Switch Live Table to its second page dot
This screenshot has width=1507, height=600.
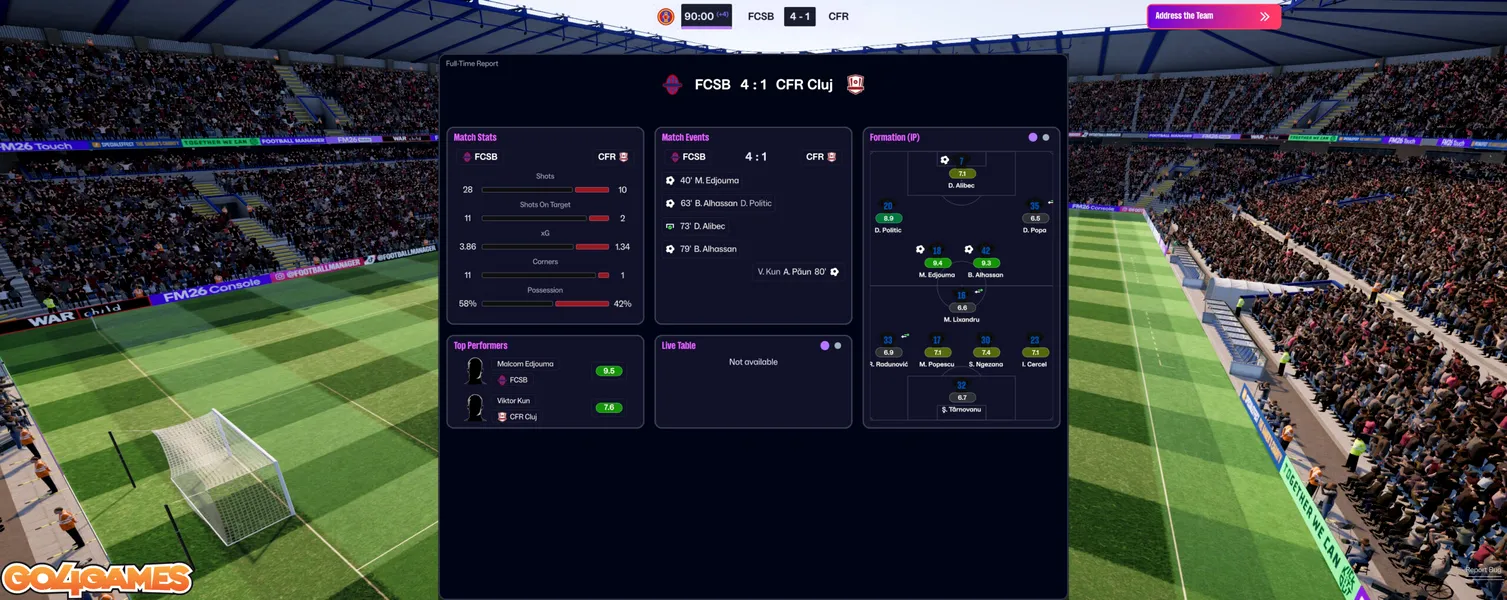[x=838, y=346]
